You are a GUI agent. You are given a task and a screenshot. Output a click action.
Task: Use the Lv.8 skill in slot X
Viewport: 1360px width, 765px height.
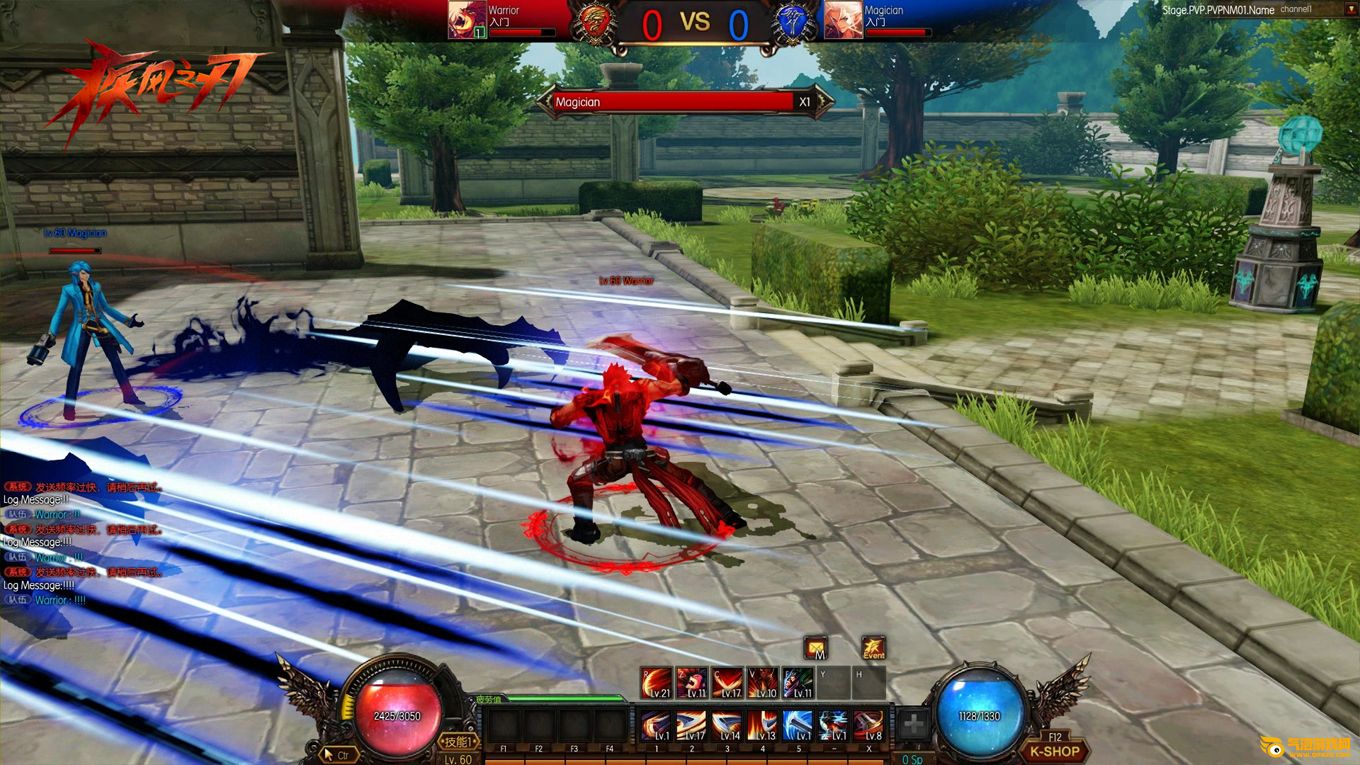[x=868, y=724]
